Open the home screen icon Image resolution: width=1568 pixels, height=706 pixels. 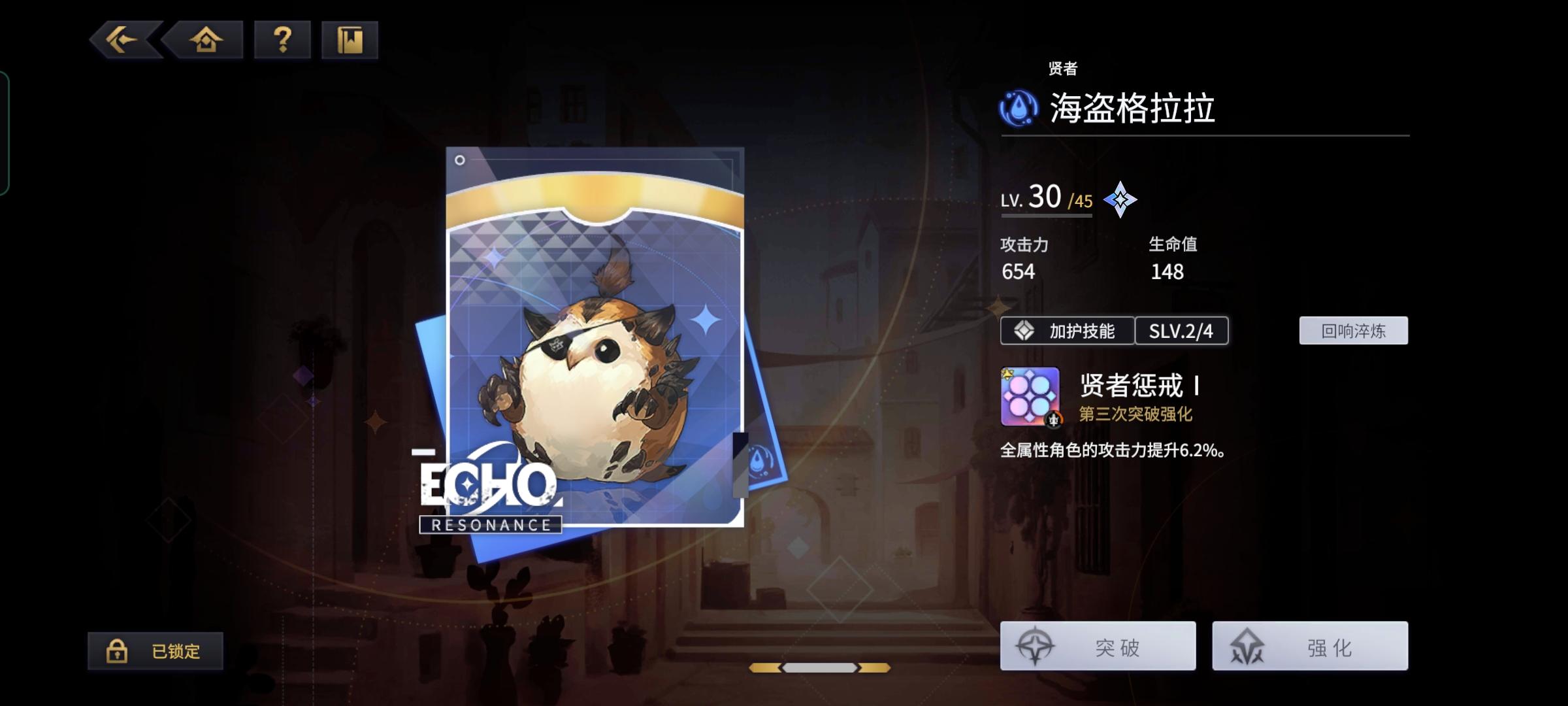[x=205, y=41]
